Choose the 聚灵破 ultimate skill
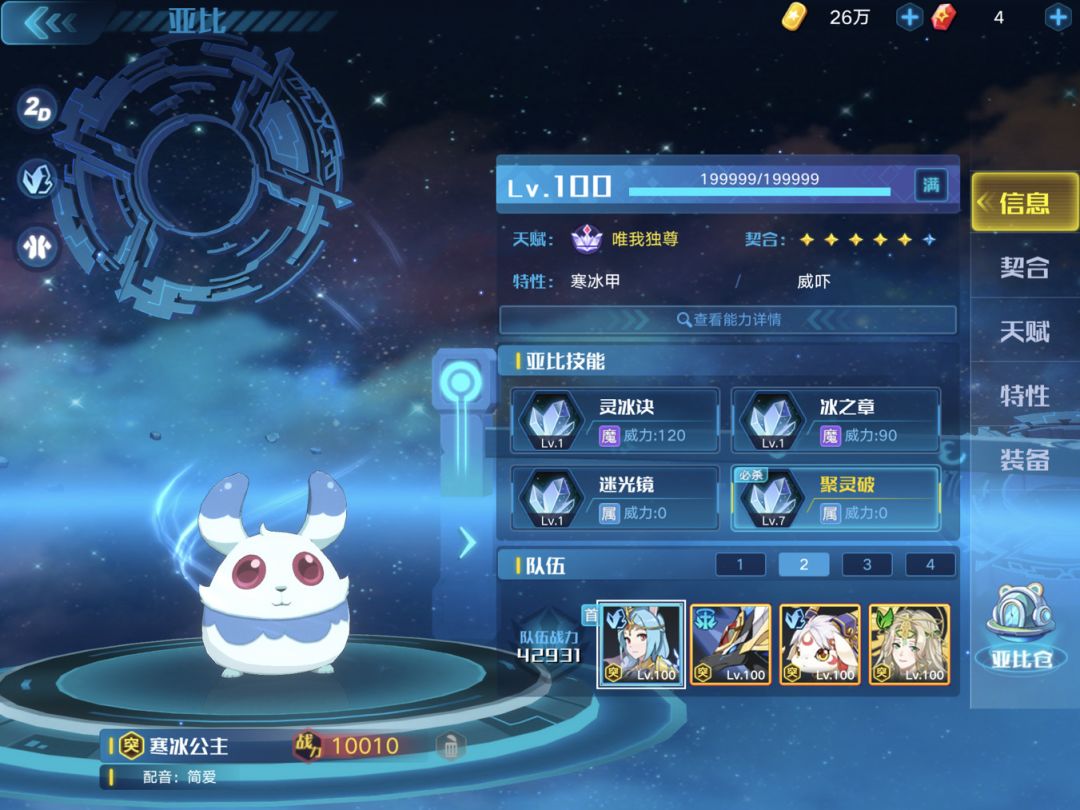This screenshot has width=1080, height=810. pyautogui.click(x=836, y=498)
